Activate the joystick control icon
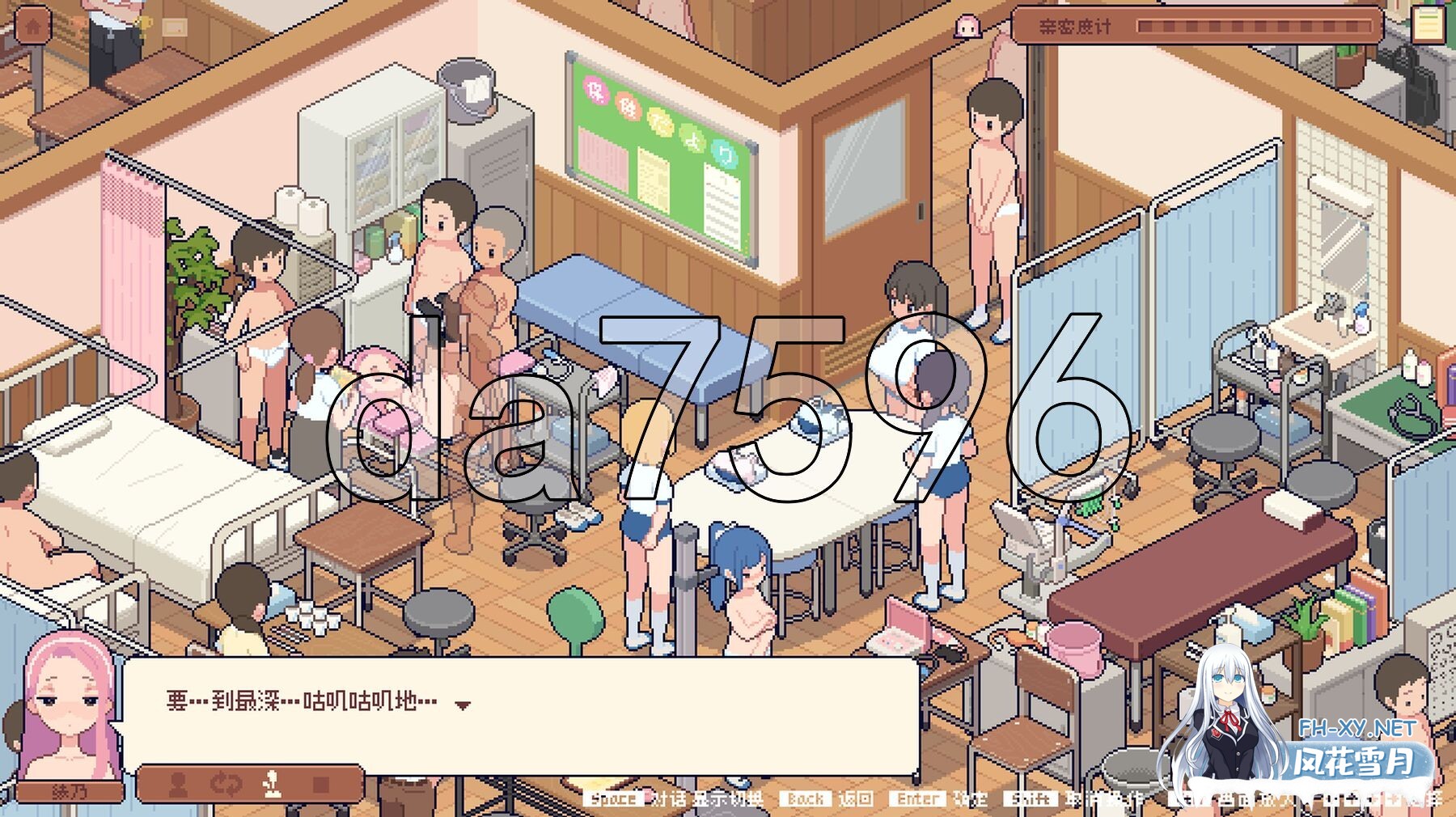 (273, 784)
